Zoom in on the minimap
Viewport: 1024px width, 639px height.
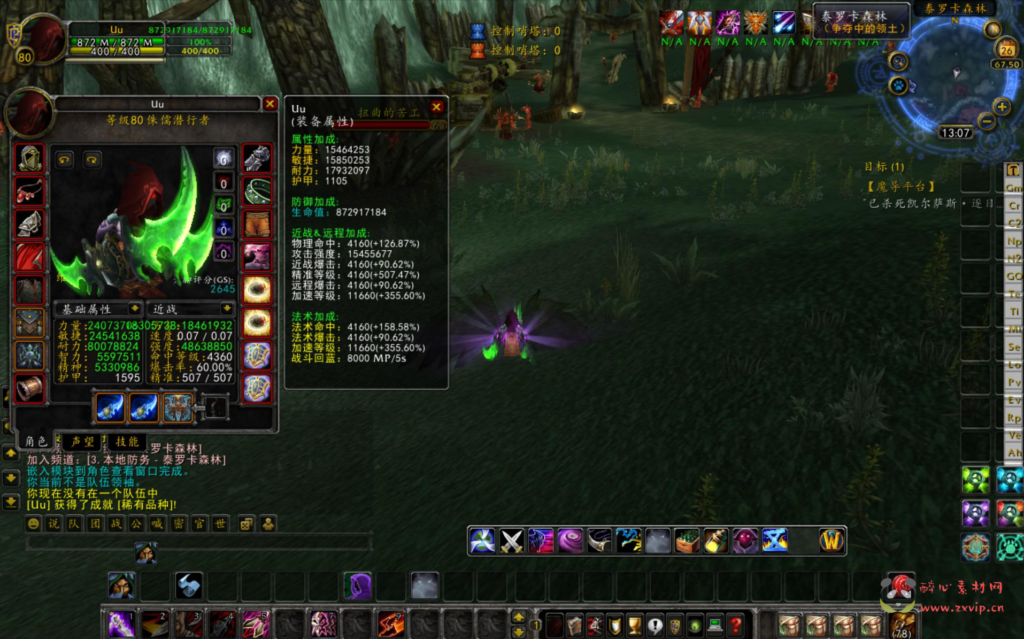pos(1001,107)
